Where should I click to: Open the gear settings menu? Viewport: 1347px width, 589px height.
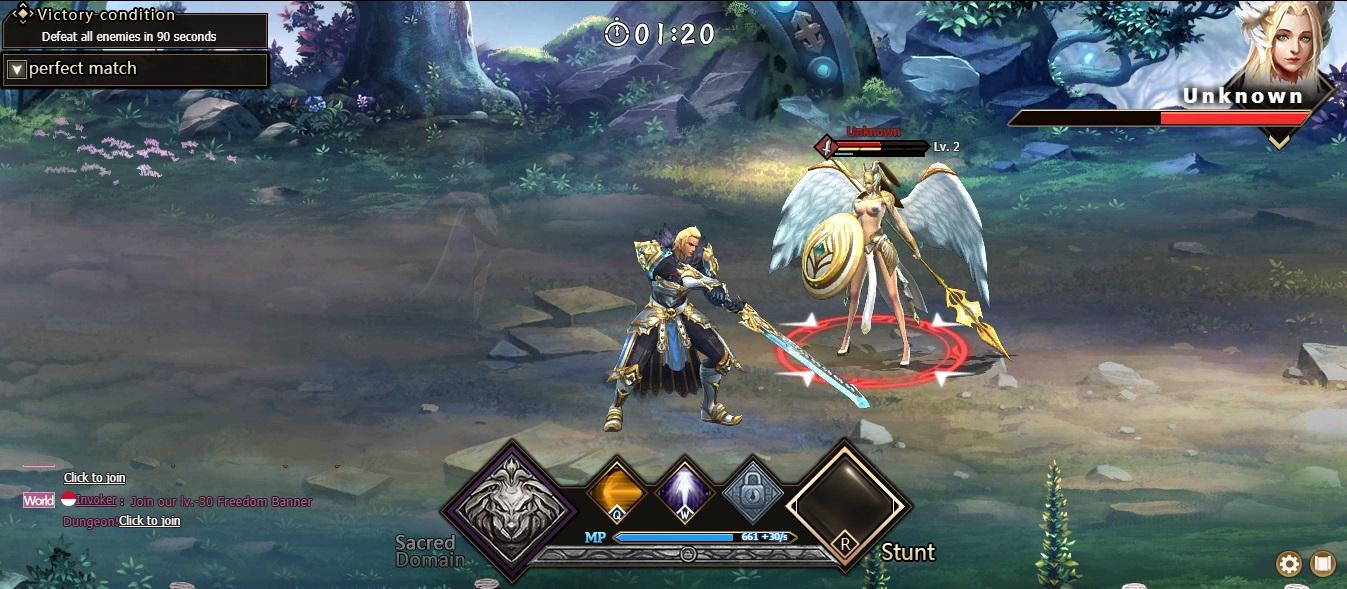[1289, 564]
